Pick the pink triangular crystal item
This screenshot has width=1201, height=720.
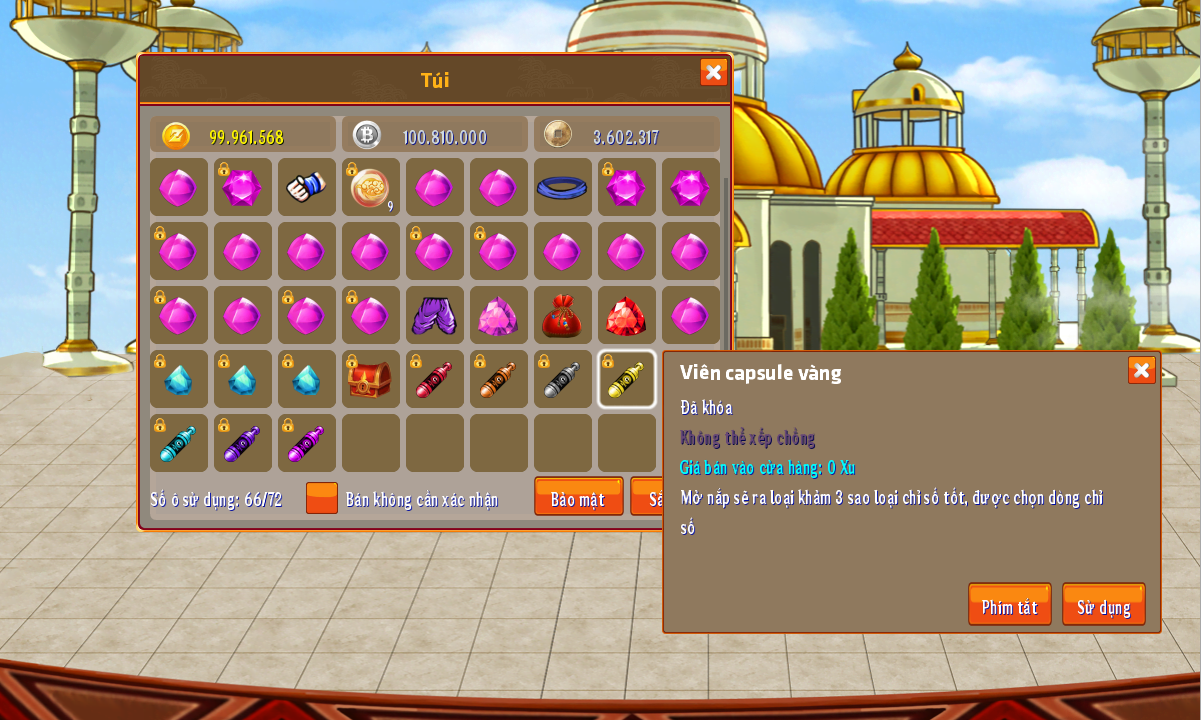(x=498, y=315)
